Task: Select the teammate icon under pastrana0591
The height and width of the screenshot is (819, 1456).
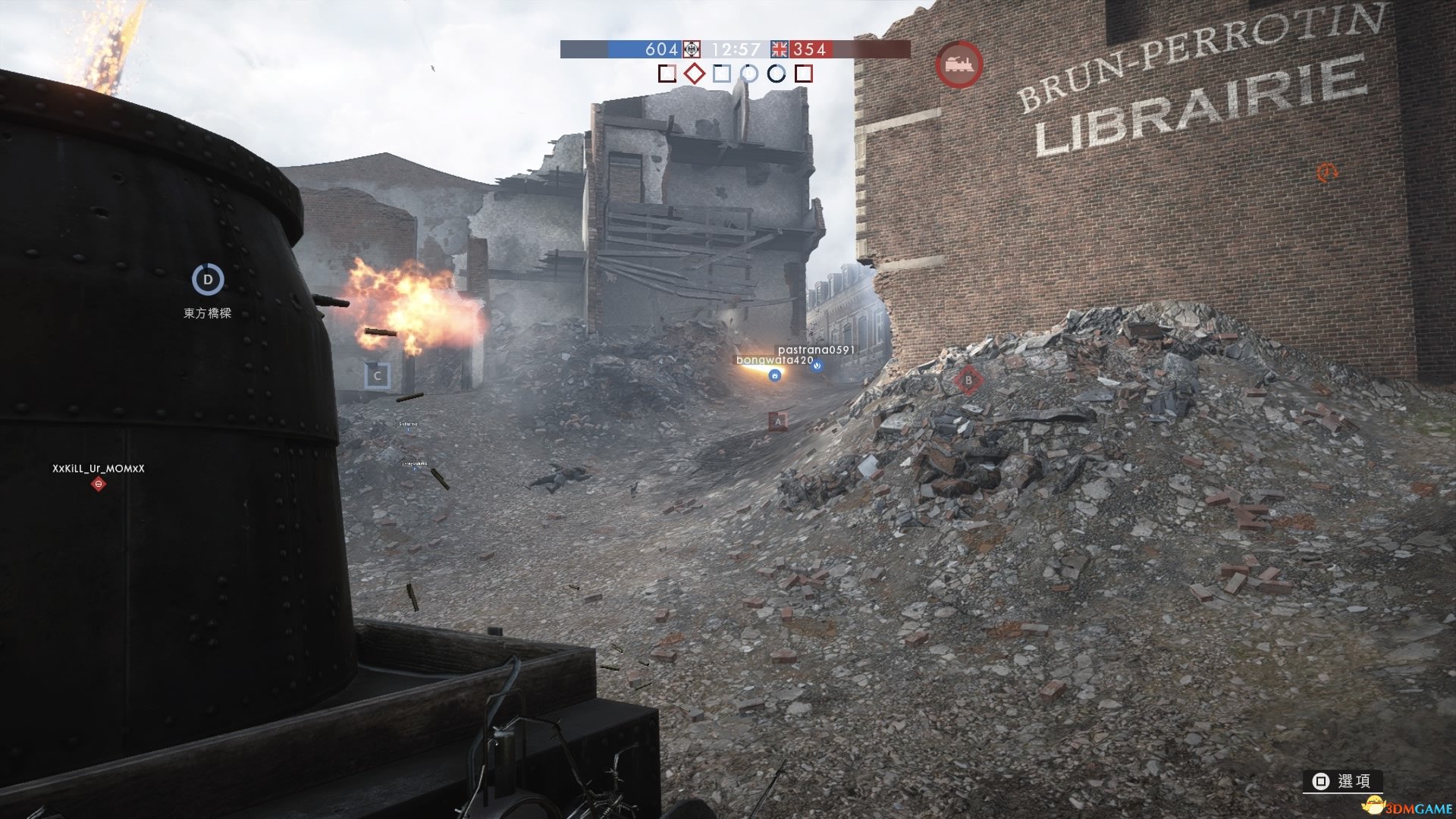Action: click(x=817, y=366)
